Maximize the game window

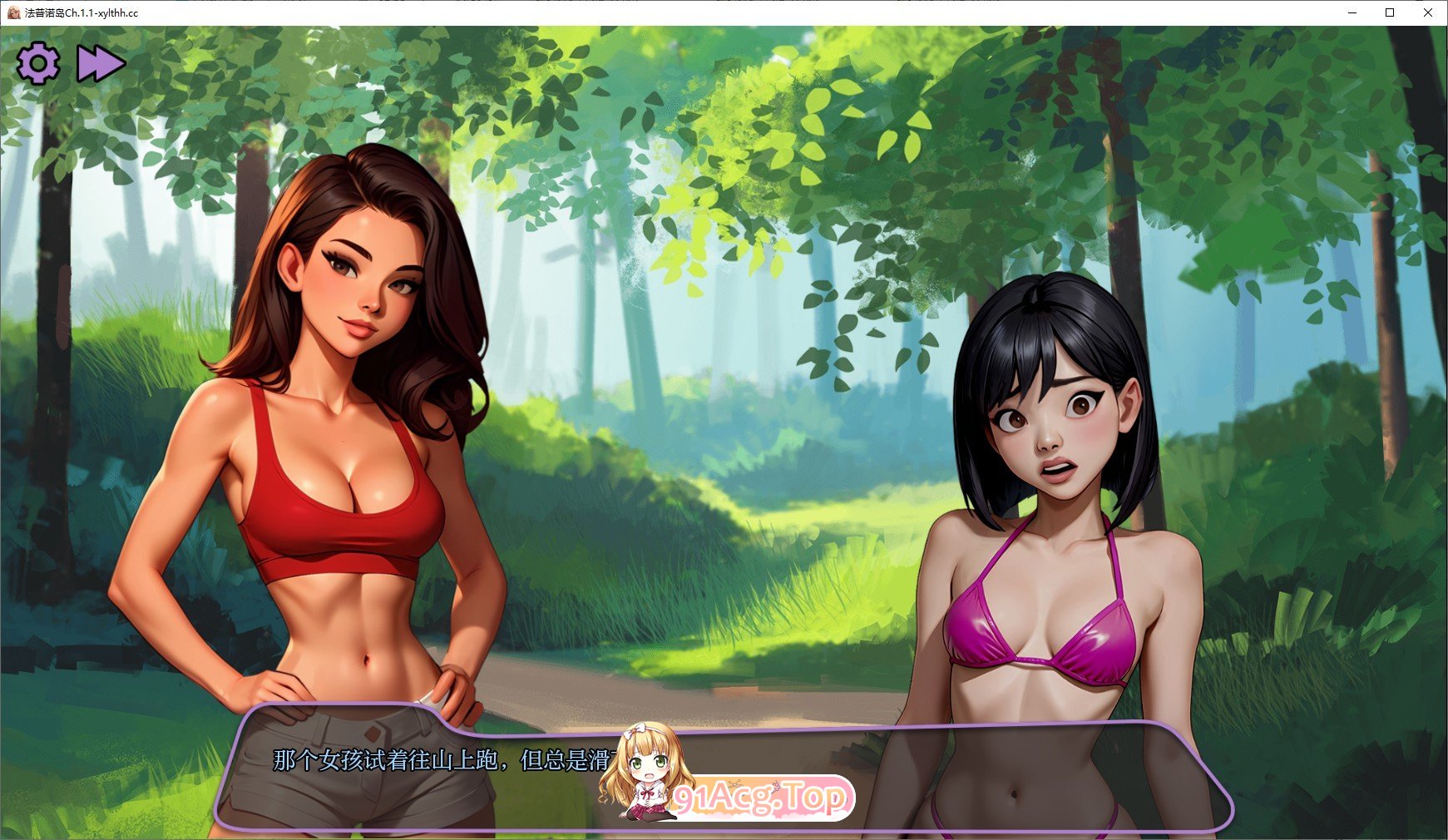pyautogui.click(x=1390, y=12)
